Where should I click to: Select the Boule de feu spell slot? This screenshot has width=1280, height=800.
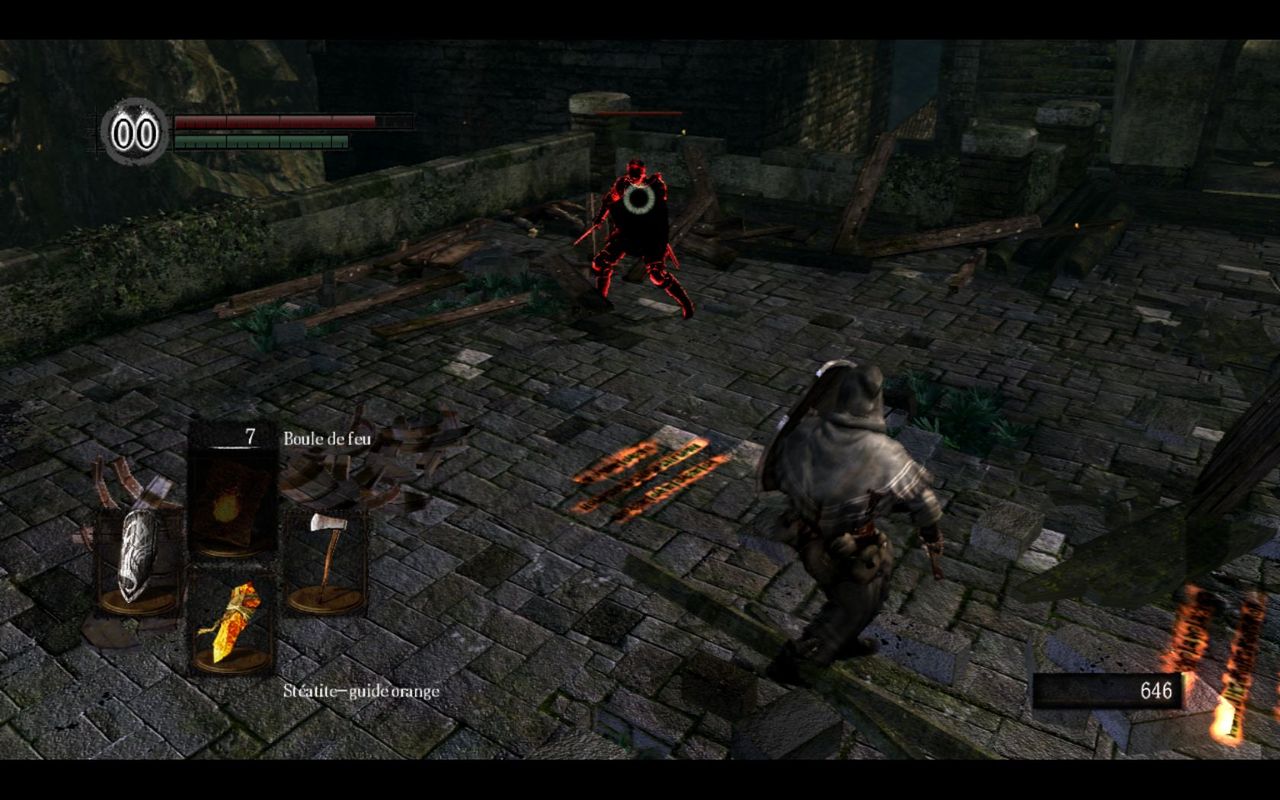click(231, 500)
